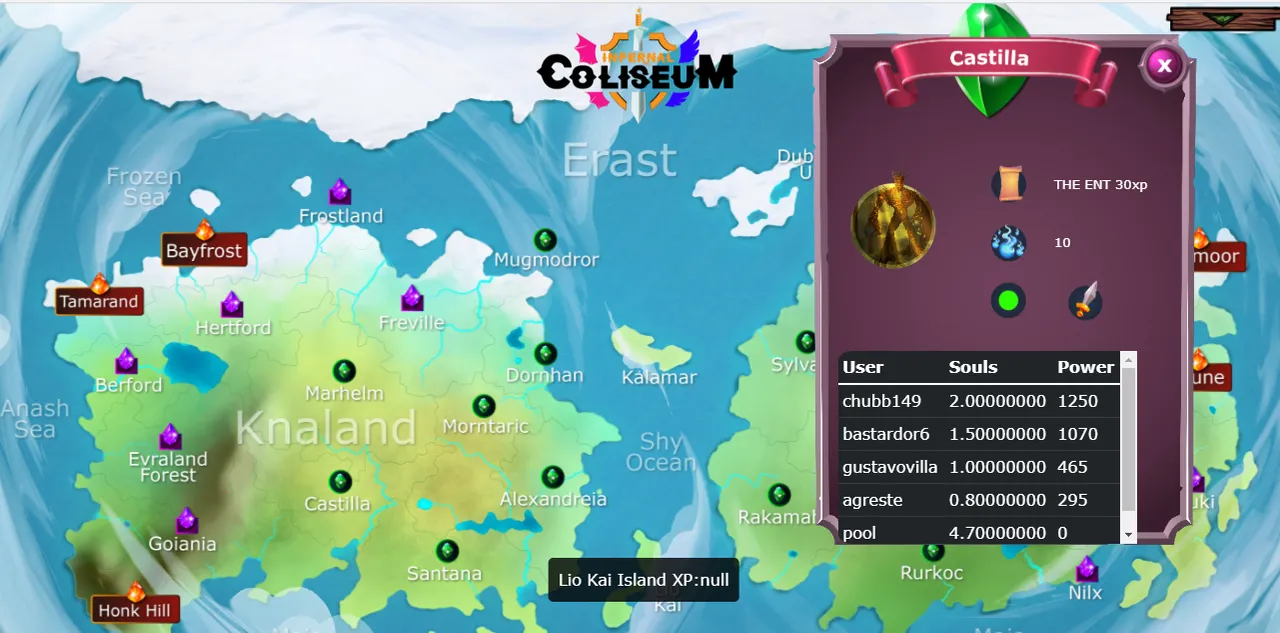
Task: Close the Castilla panel
Action: (1163, 66)
